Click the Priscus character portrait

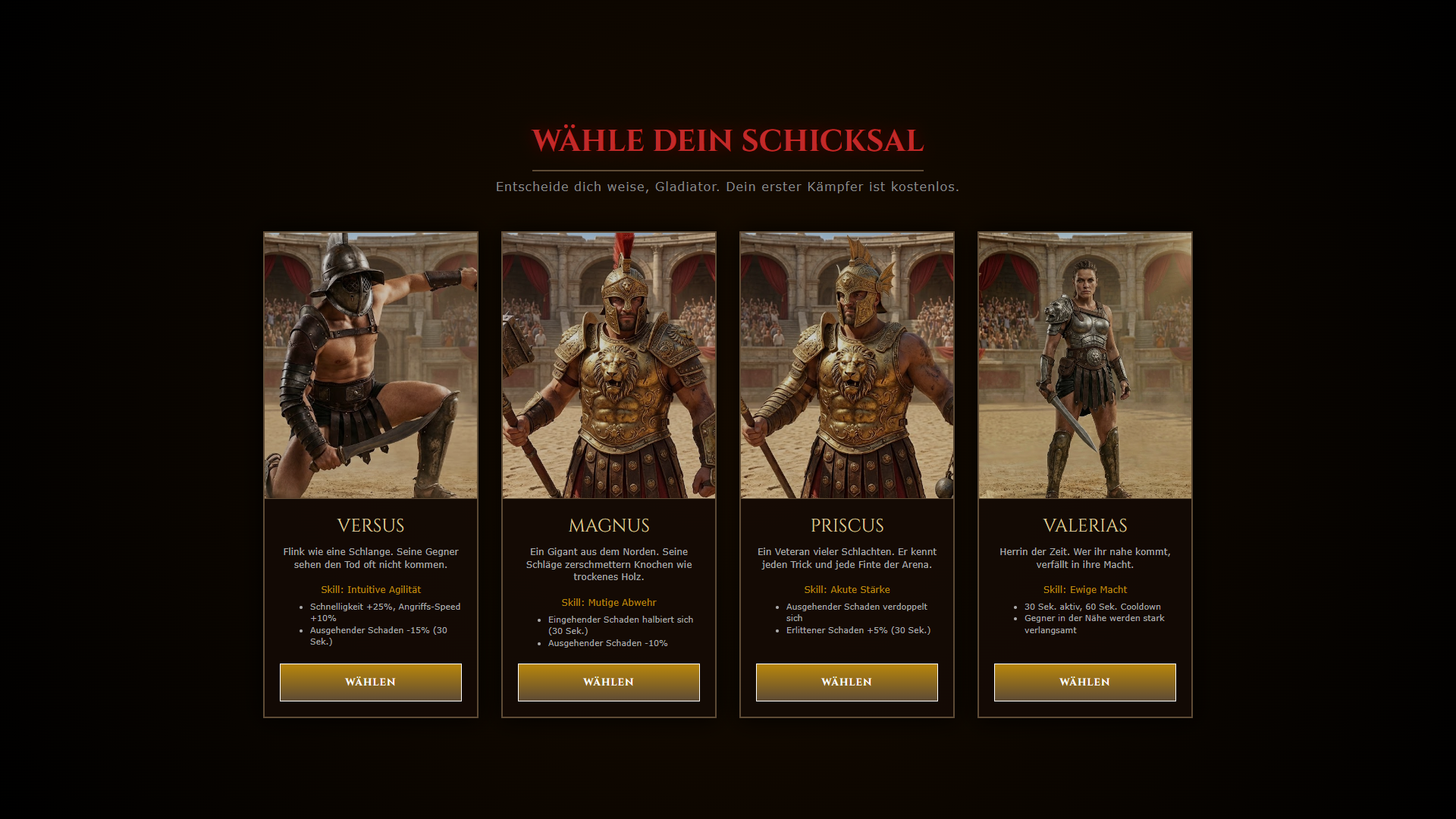846,365
